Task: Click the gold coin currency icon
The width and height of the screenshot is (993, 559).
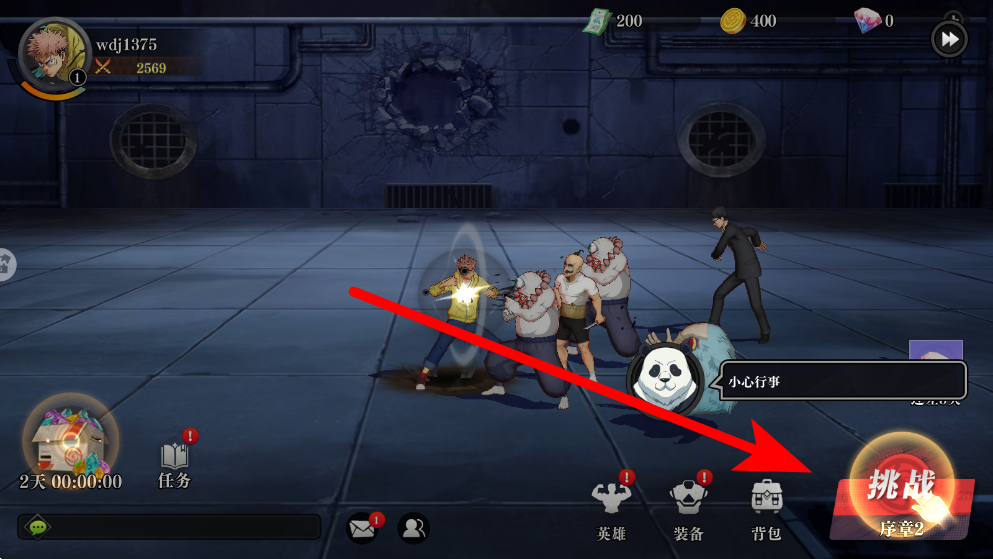Action: pyautogui.click(x=732, y=21)
